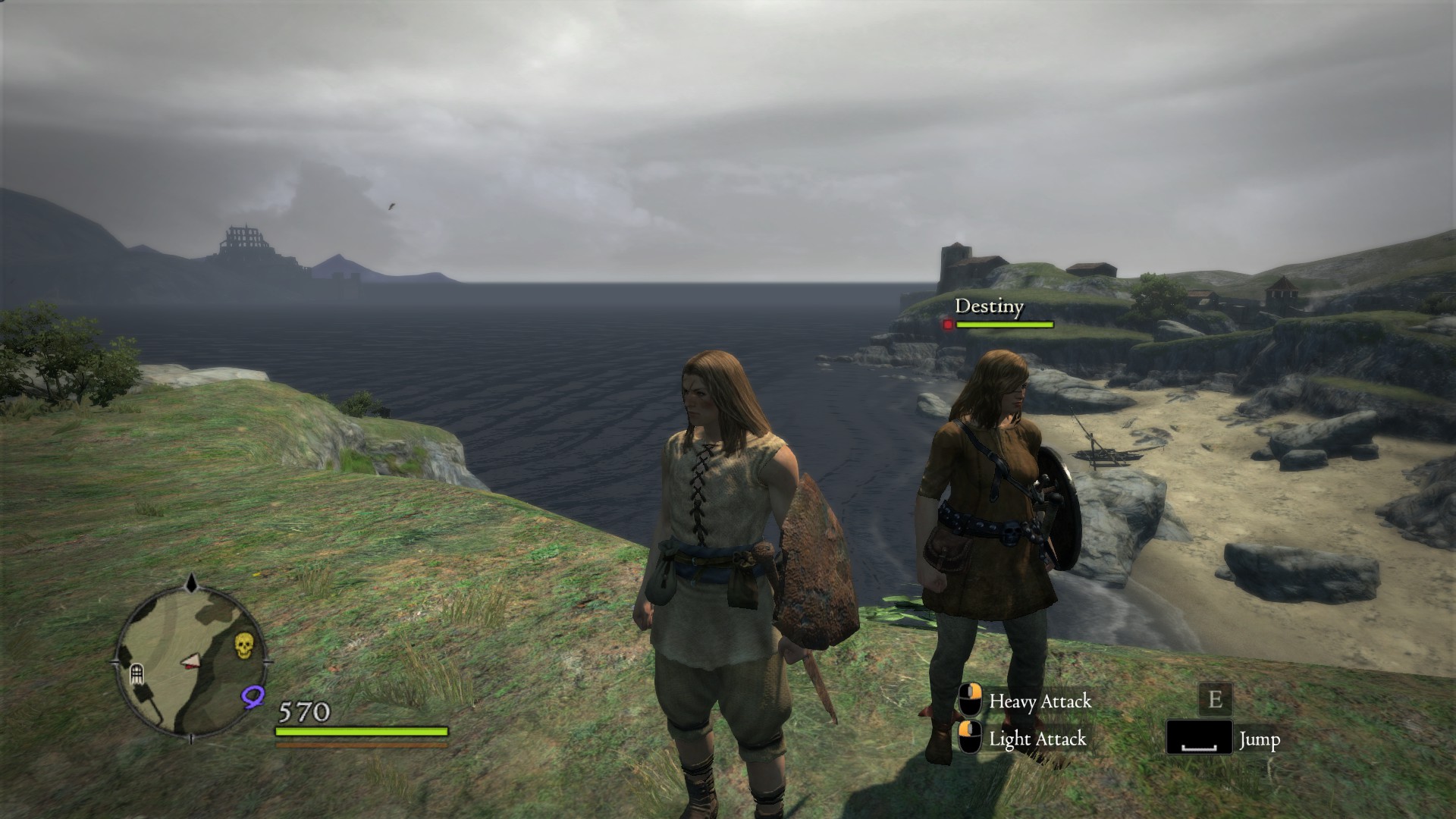
Task: Select the Destiny pawn nameplate
Action: coord(989,306)
